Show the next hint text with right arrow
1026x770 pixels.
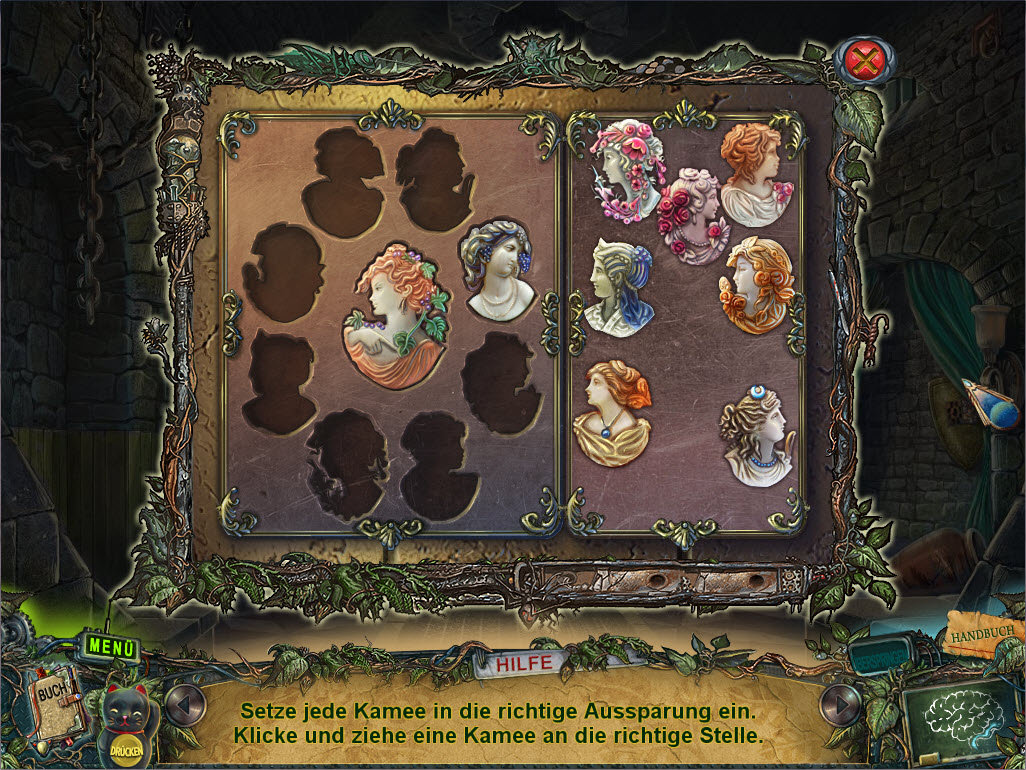coord(839,705)
